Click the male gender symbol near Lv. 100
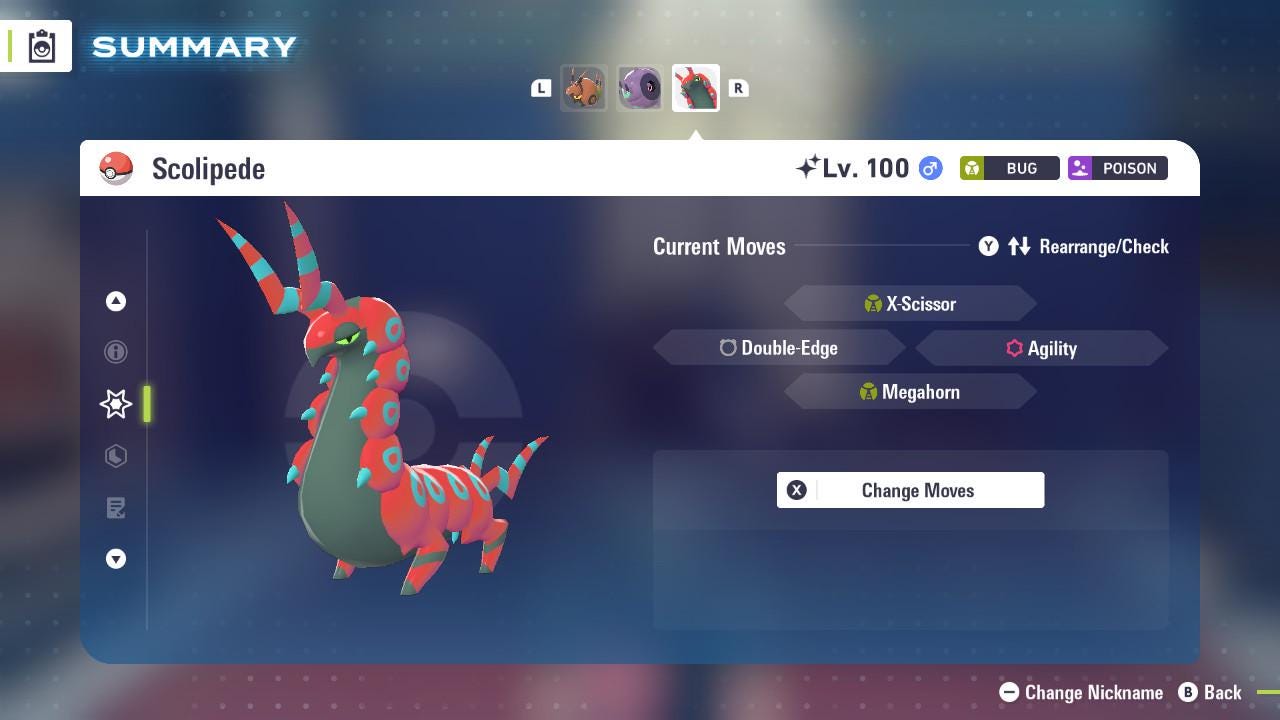 pos(928,168)
